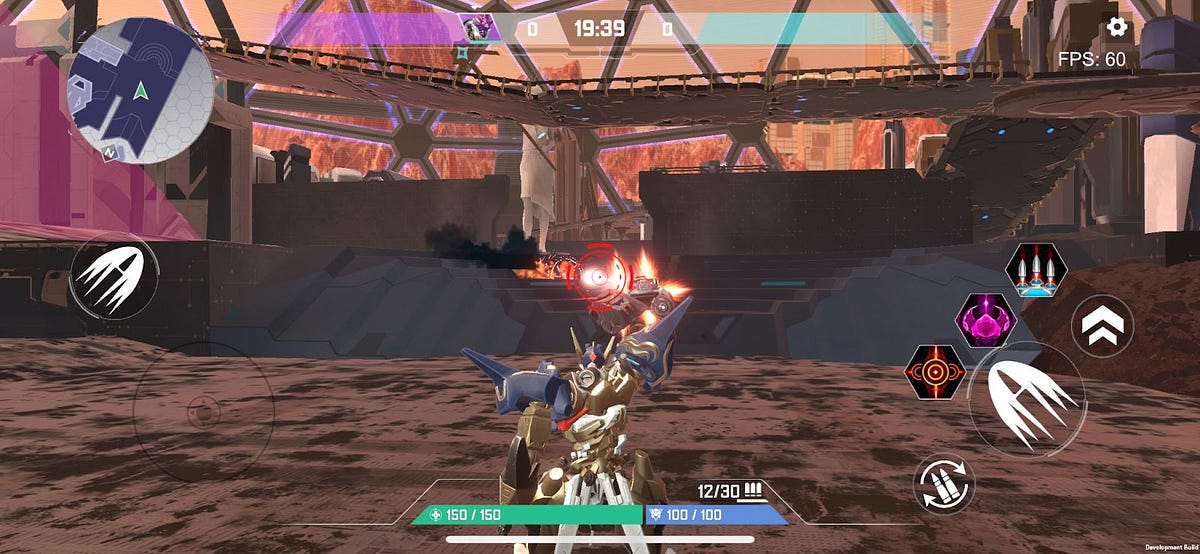The image size is (1200, 554).
Task: Tap the virtual movement joystick
Action: pos(203,410)
